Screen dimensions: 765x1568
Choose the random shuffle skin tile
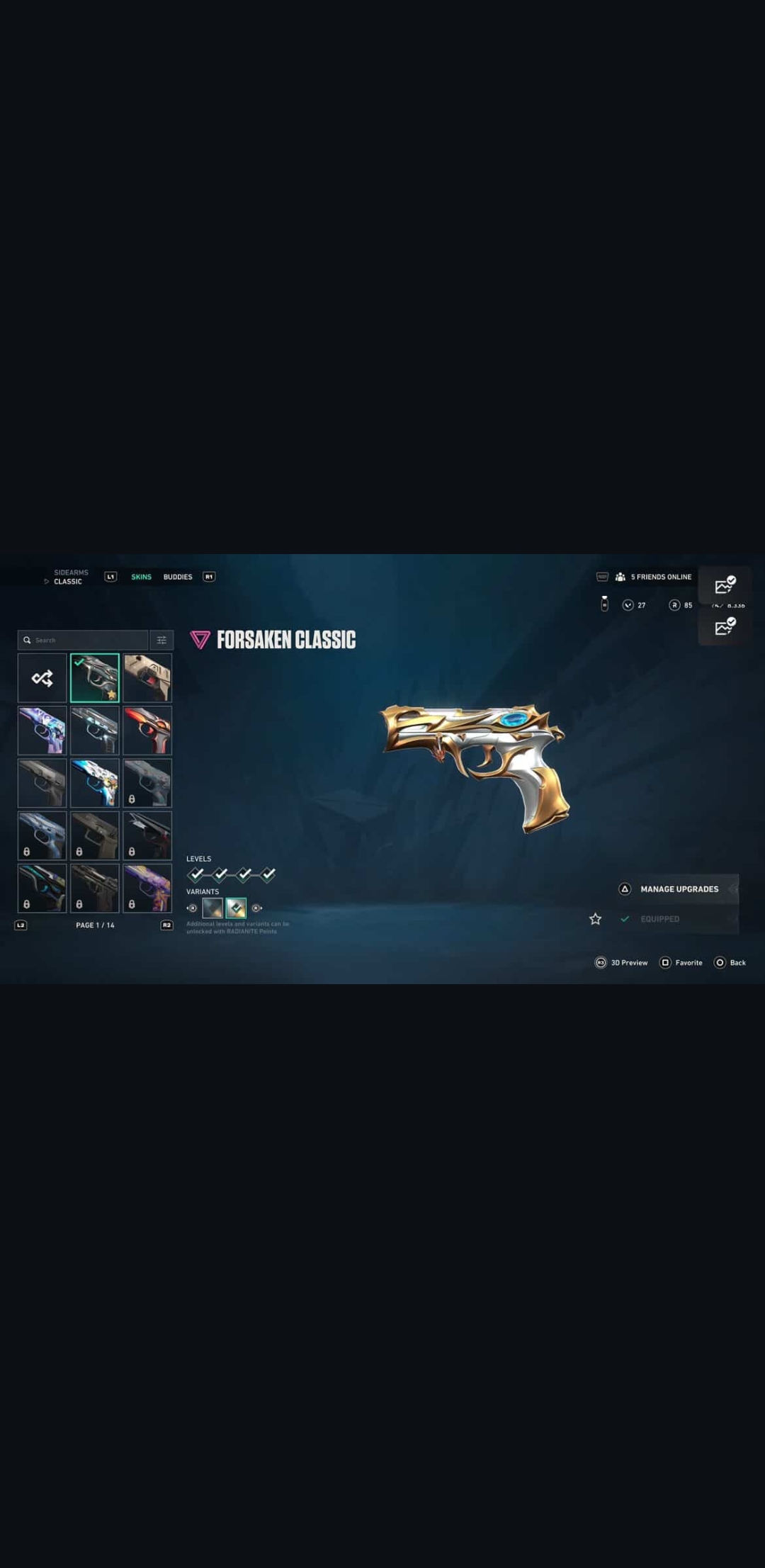pos(42,678)
